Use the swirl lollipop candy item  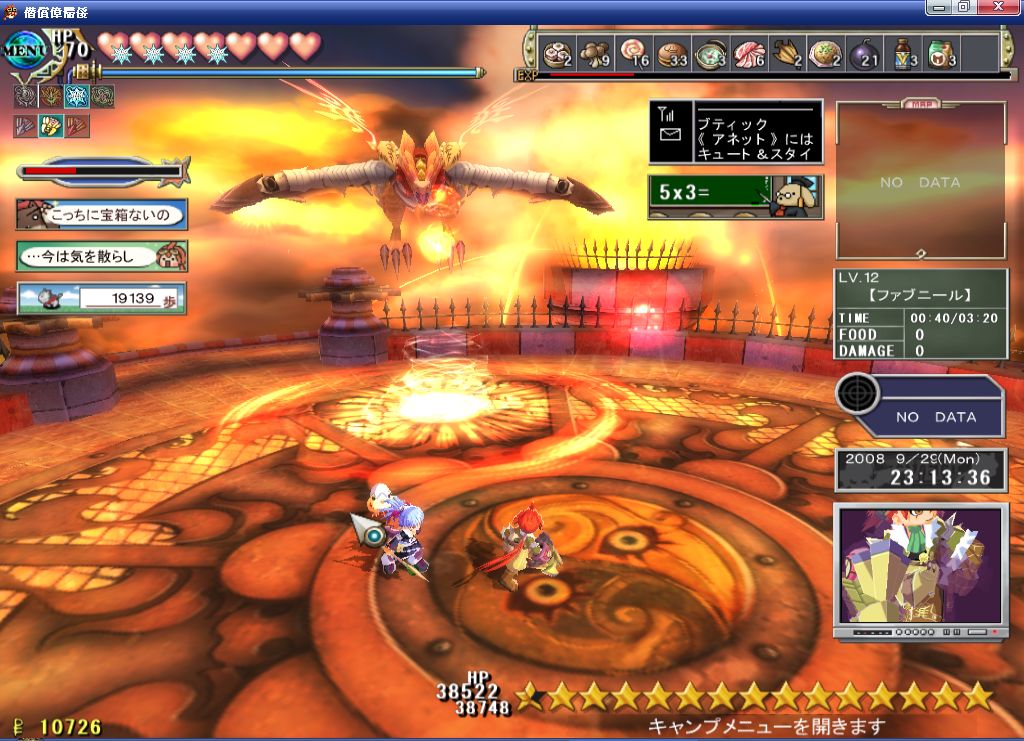click(x=634, y=53)
